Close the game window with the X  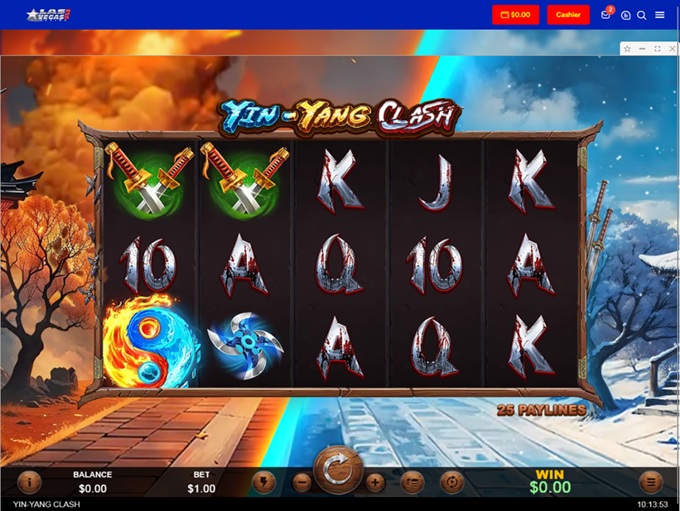[672, 48]
